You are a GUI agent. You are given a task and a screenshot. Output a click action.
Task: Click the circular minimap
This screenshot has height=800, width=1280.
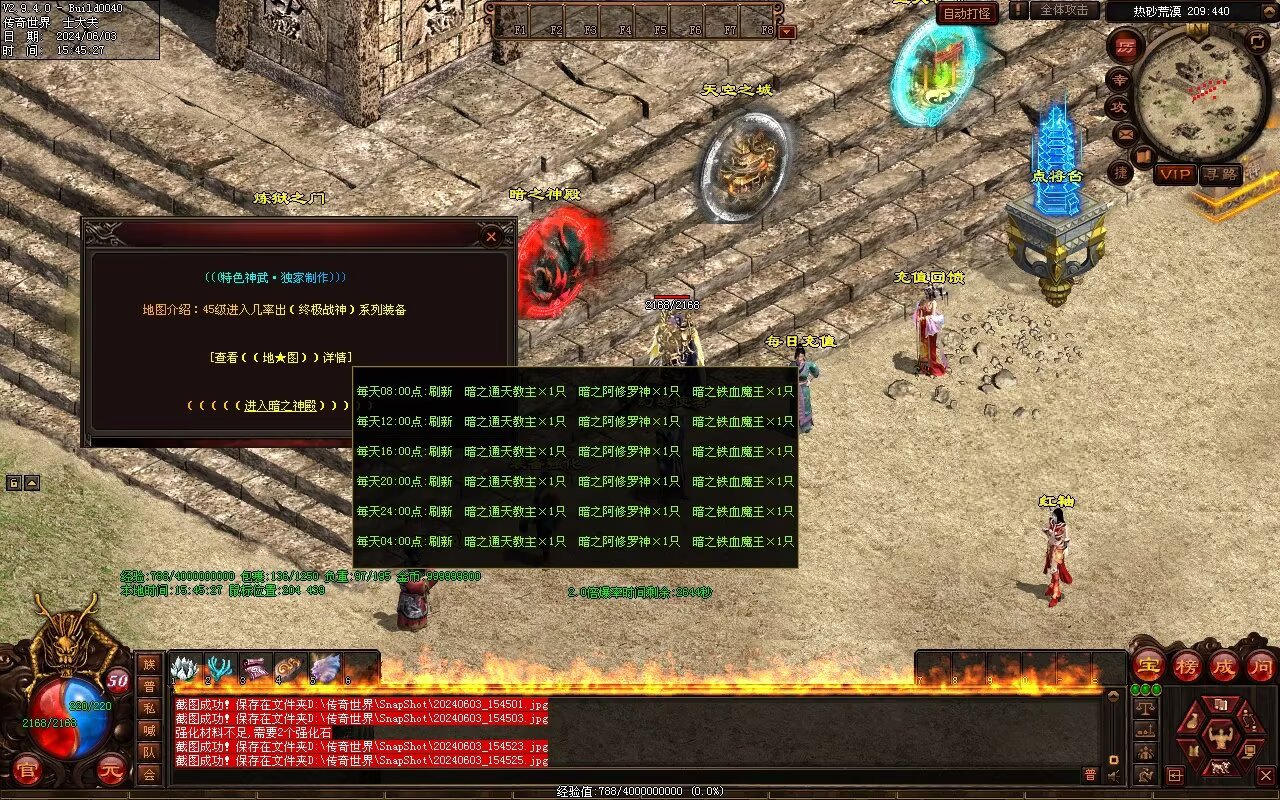[1201, 93]
